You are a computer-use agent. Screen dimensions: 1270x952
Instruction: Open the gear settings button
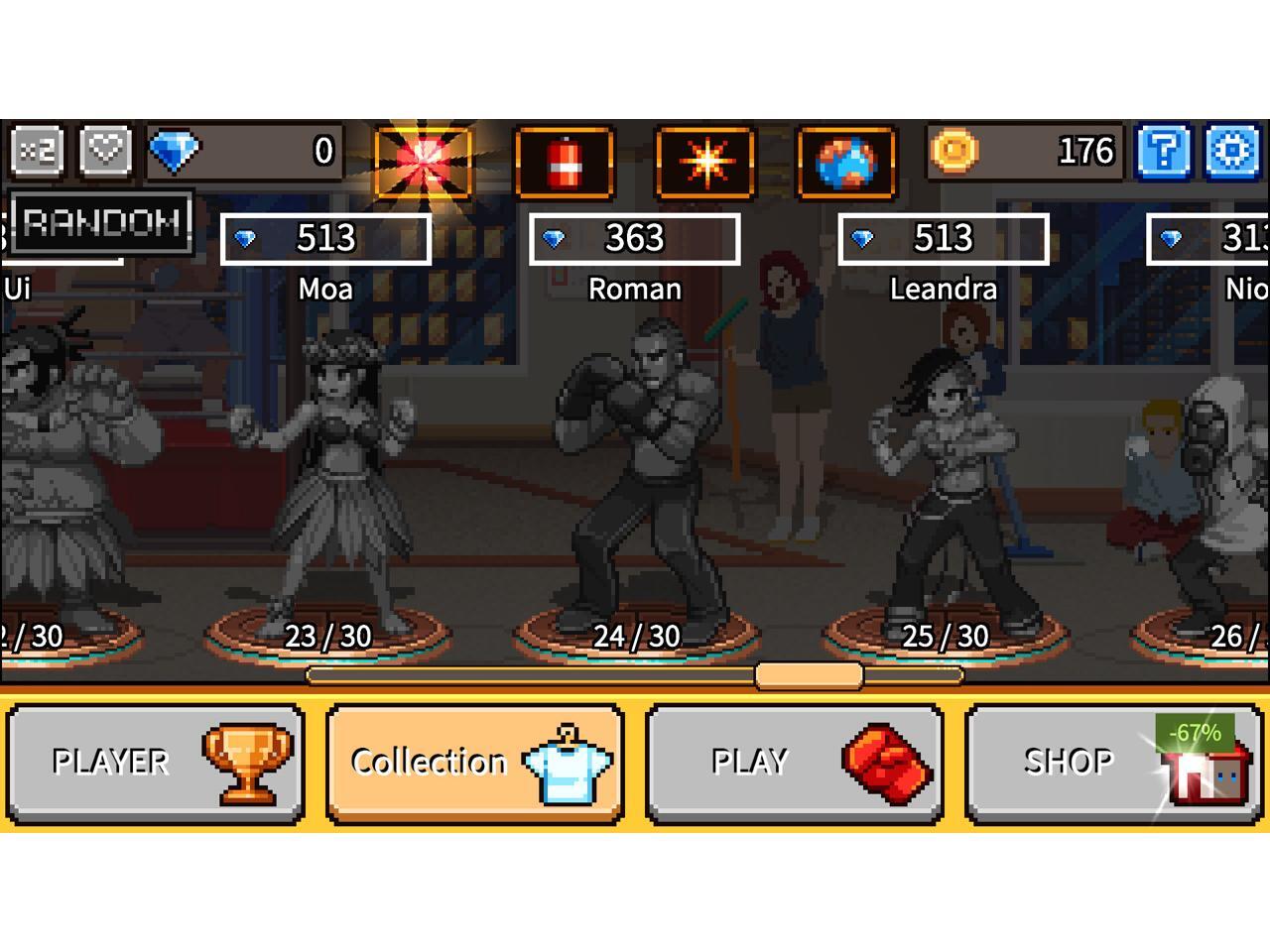(x=1232, y=152)
